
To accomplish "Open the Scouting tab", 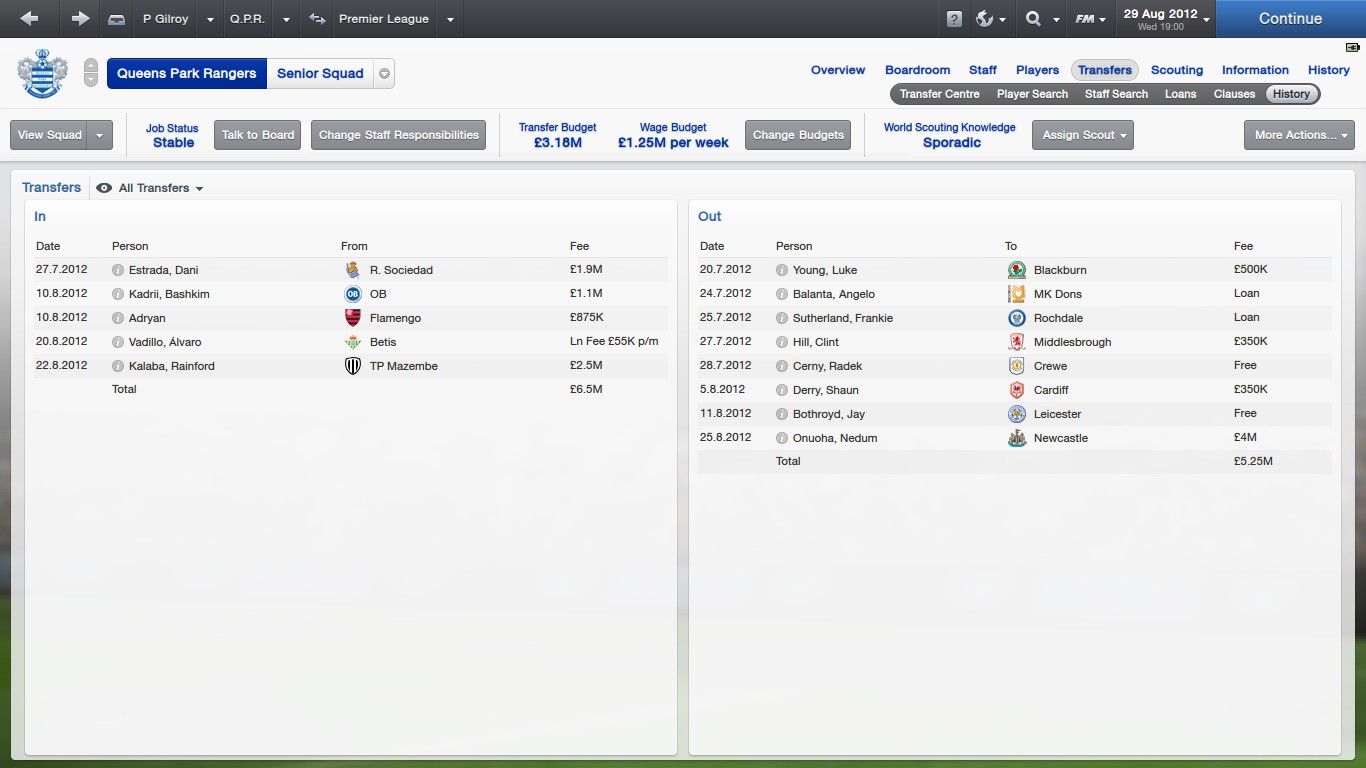I will (1176, 70).
